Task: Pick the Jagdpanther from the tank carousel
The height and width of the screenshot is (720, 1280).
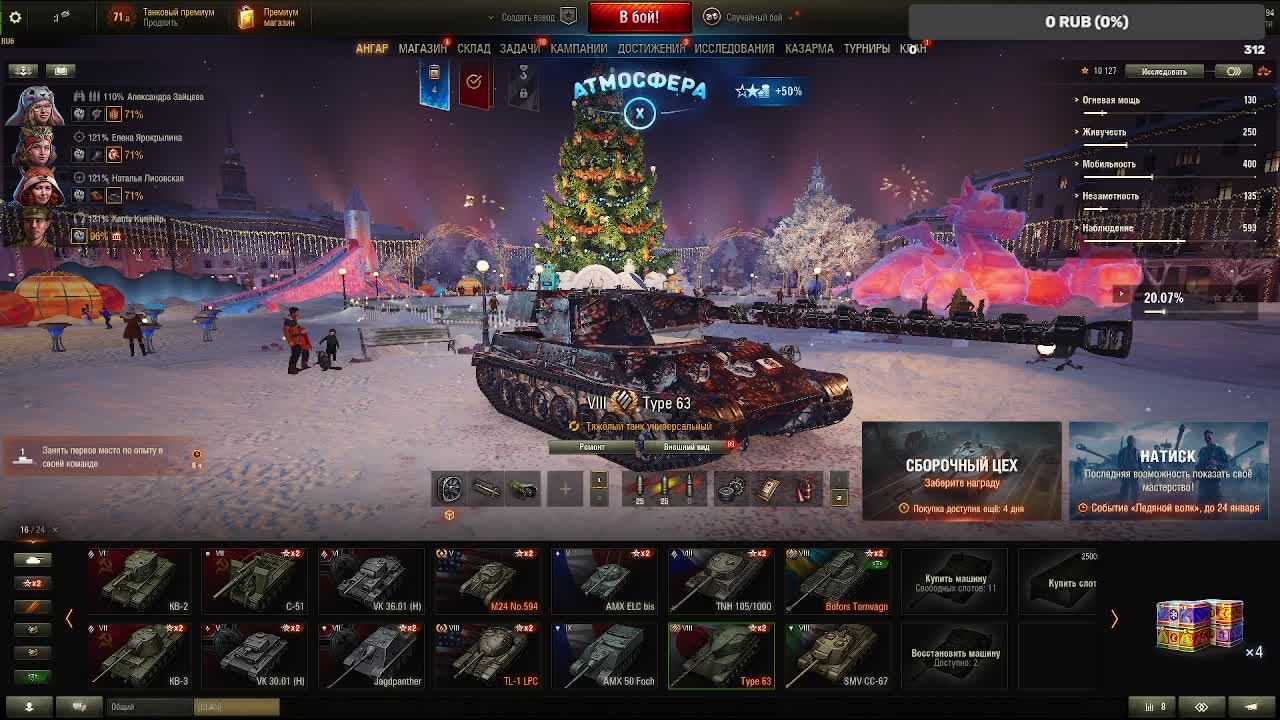Action: pyautogui.click(x=371, y=656)
